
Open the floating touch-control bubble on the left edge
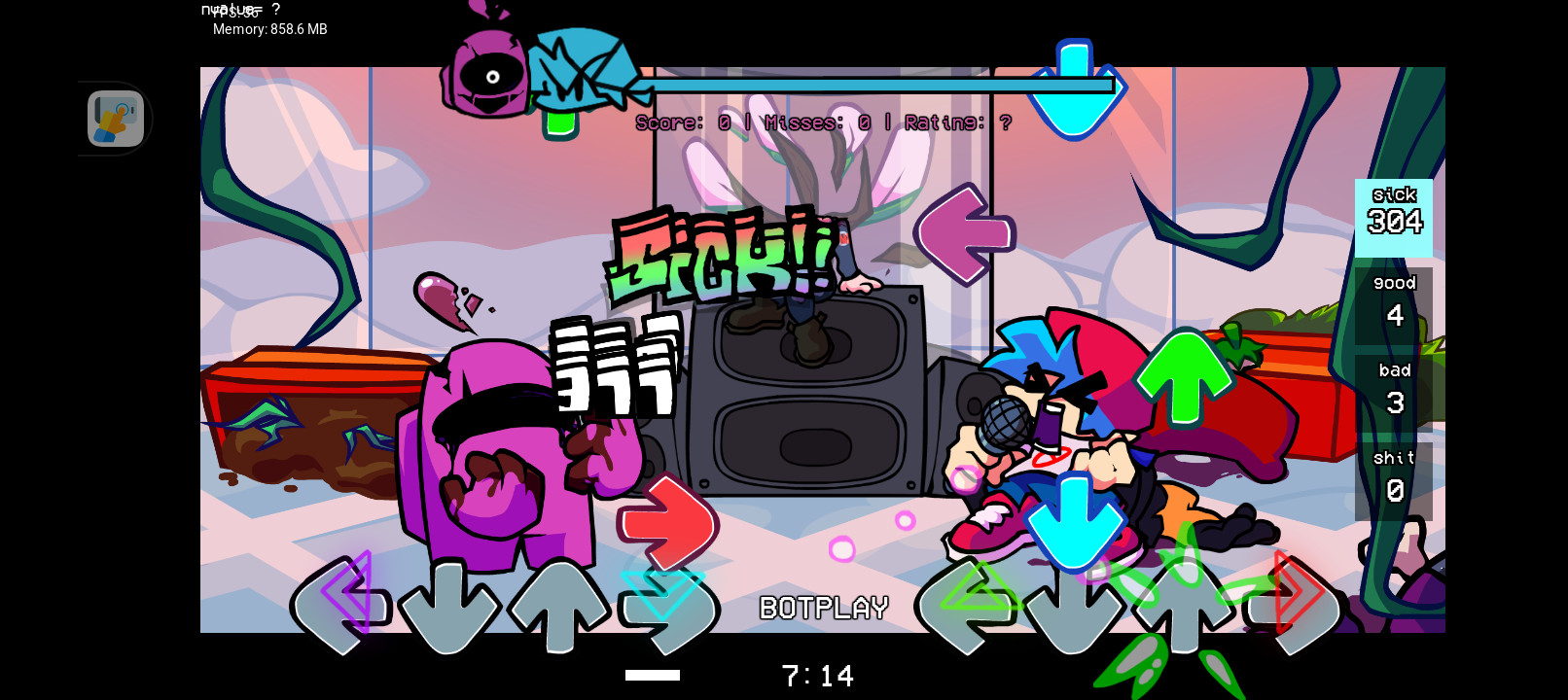pos(115,119)
